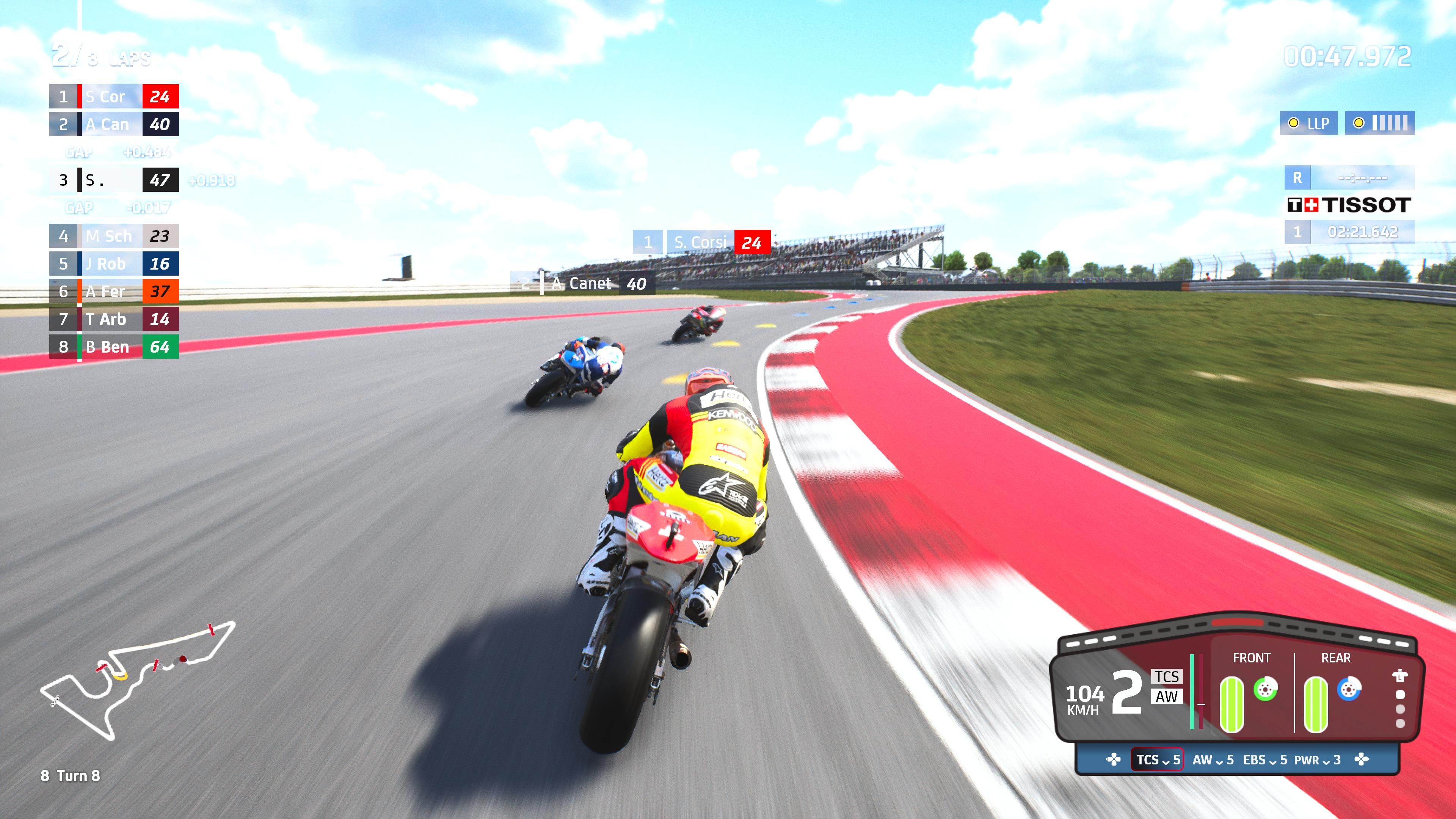
Task: Pick the PWR 3 power mapping setting
Action: coord(1317,759)
